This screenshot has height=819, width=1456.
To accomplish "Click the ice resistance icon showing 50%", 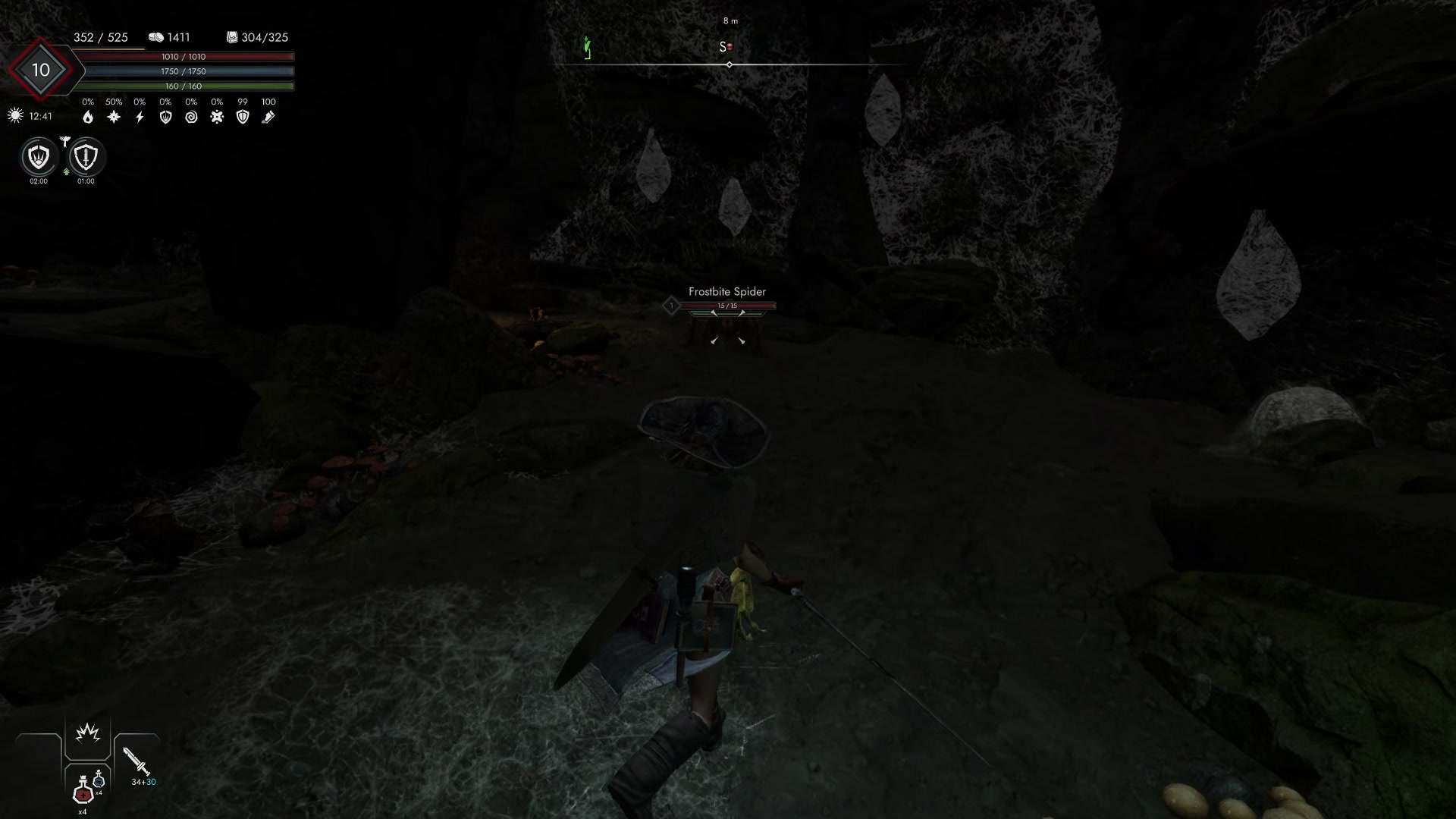I will click(x=114, y=117).
